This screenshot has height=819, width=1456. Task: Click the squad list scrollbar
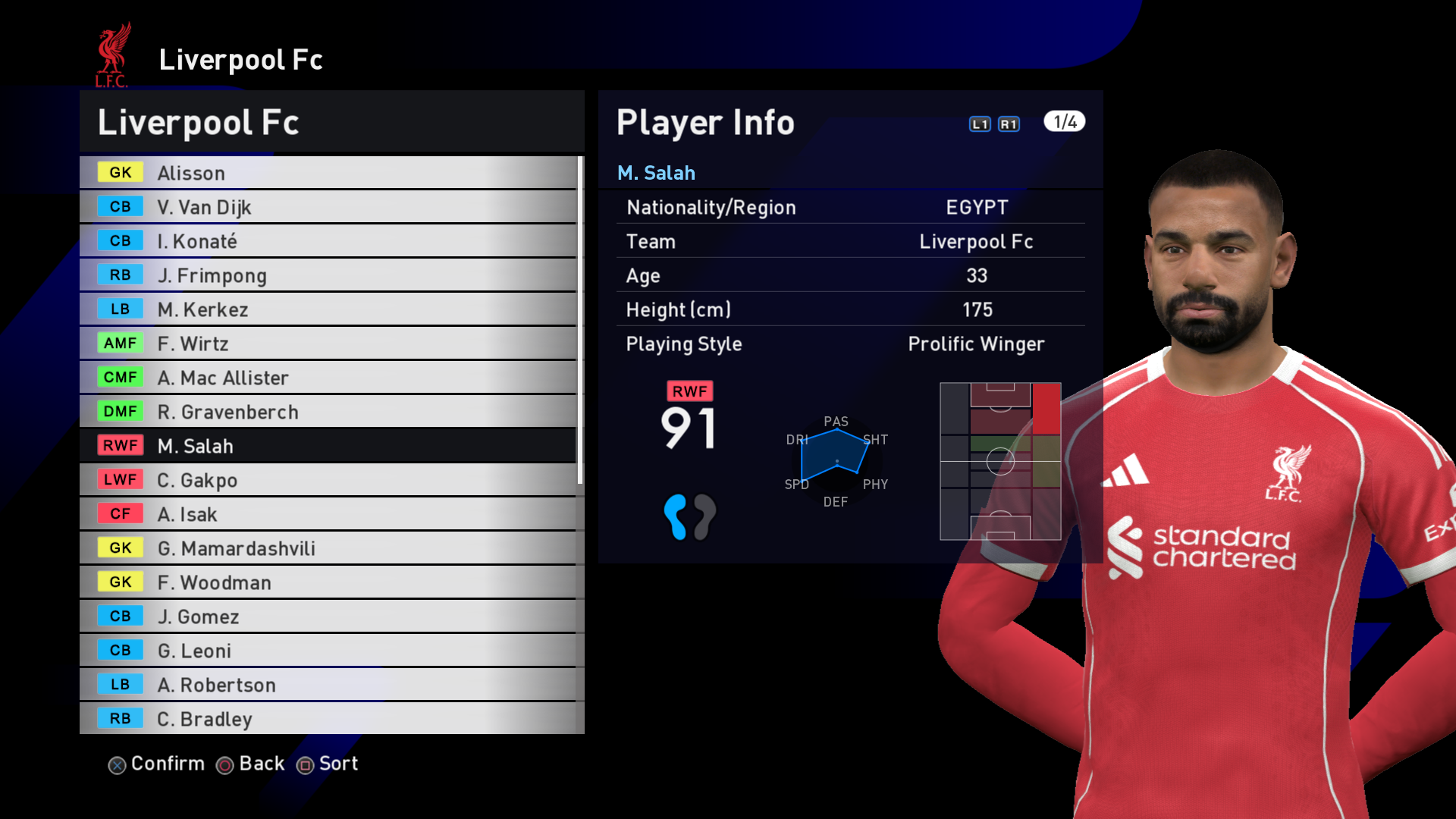coord(580,318)
